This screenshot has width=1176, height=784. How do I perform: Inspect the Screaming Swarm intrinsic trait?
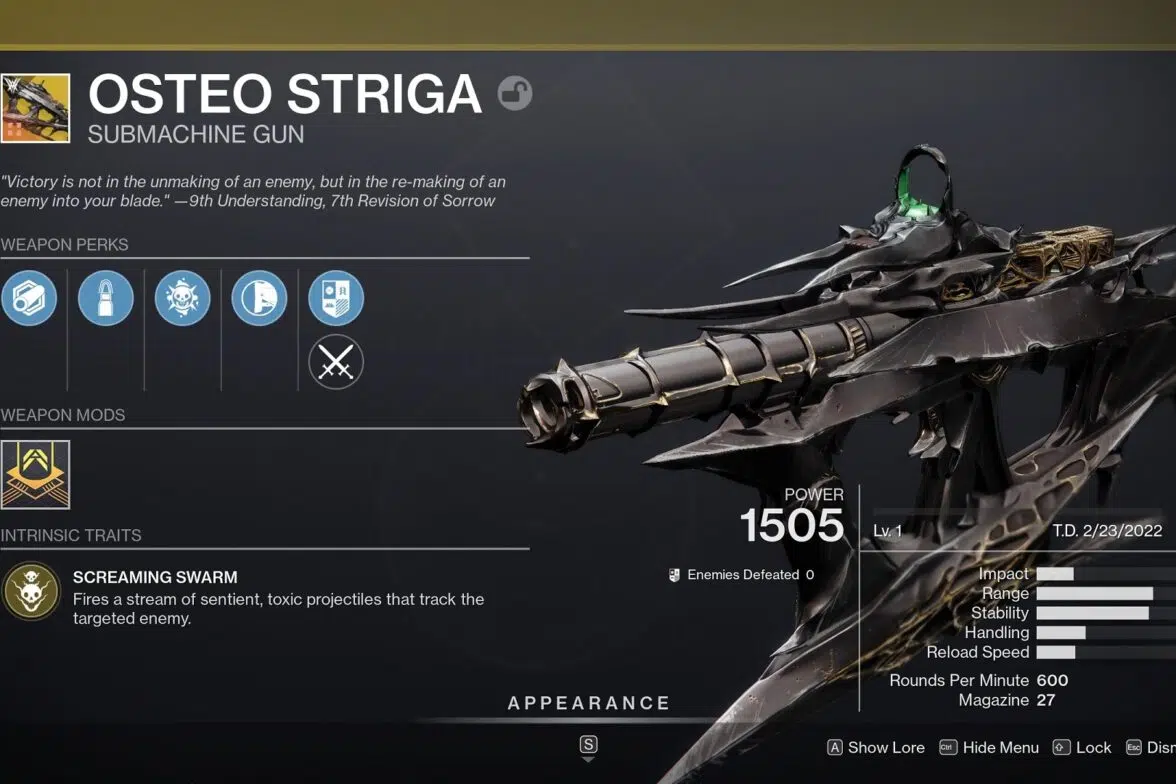(x=31, y=591)
